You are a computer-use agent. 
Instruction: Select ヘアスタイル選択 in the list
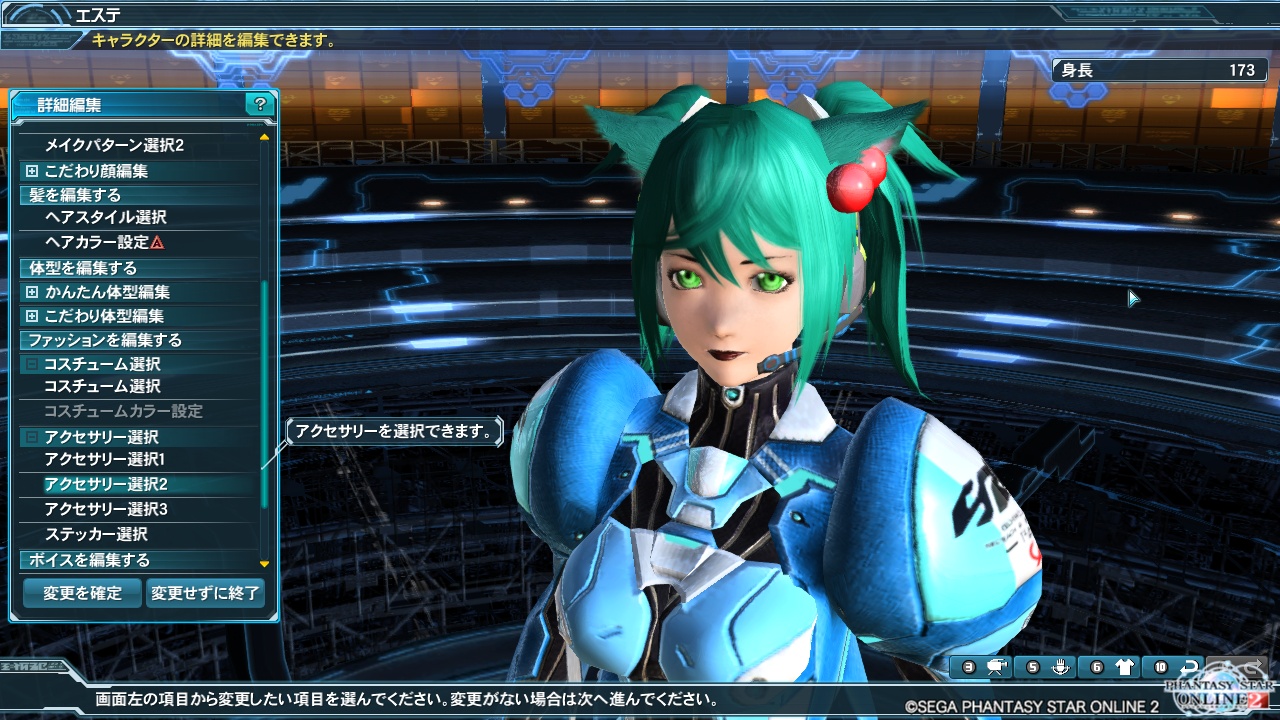(105, 217)
